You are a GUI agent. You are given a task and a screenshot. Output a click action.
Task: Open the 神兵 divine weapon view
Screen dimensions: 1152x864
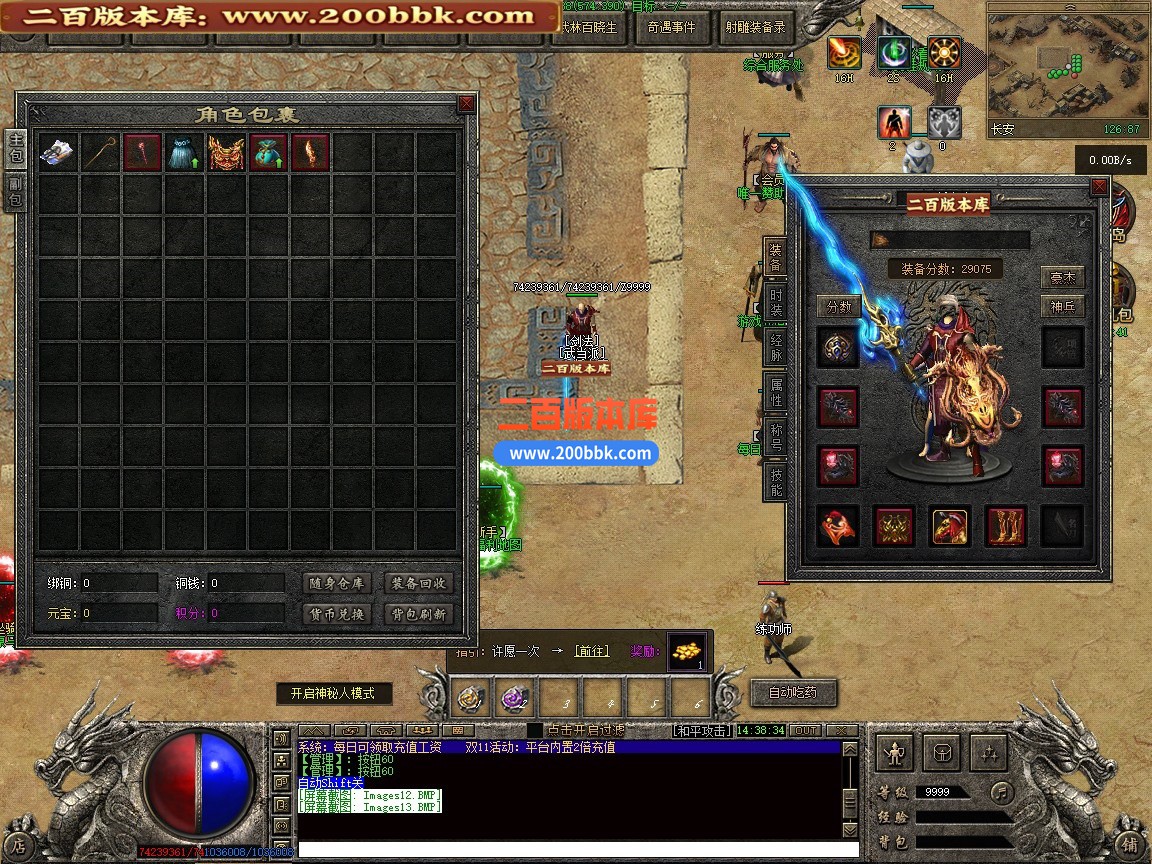coord(1062,306)
